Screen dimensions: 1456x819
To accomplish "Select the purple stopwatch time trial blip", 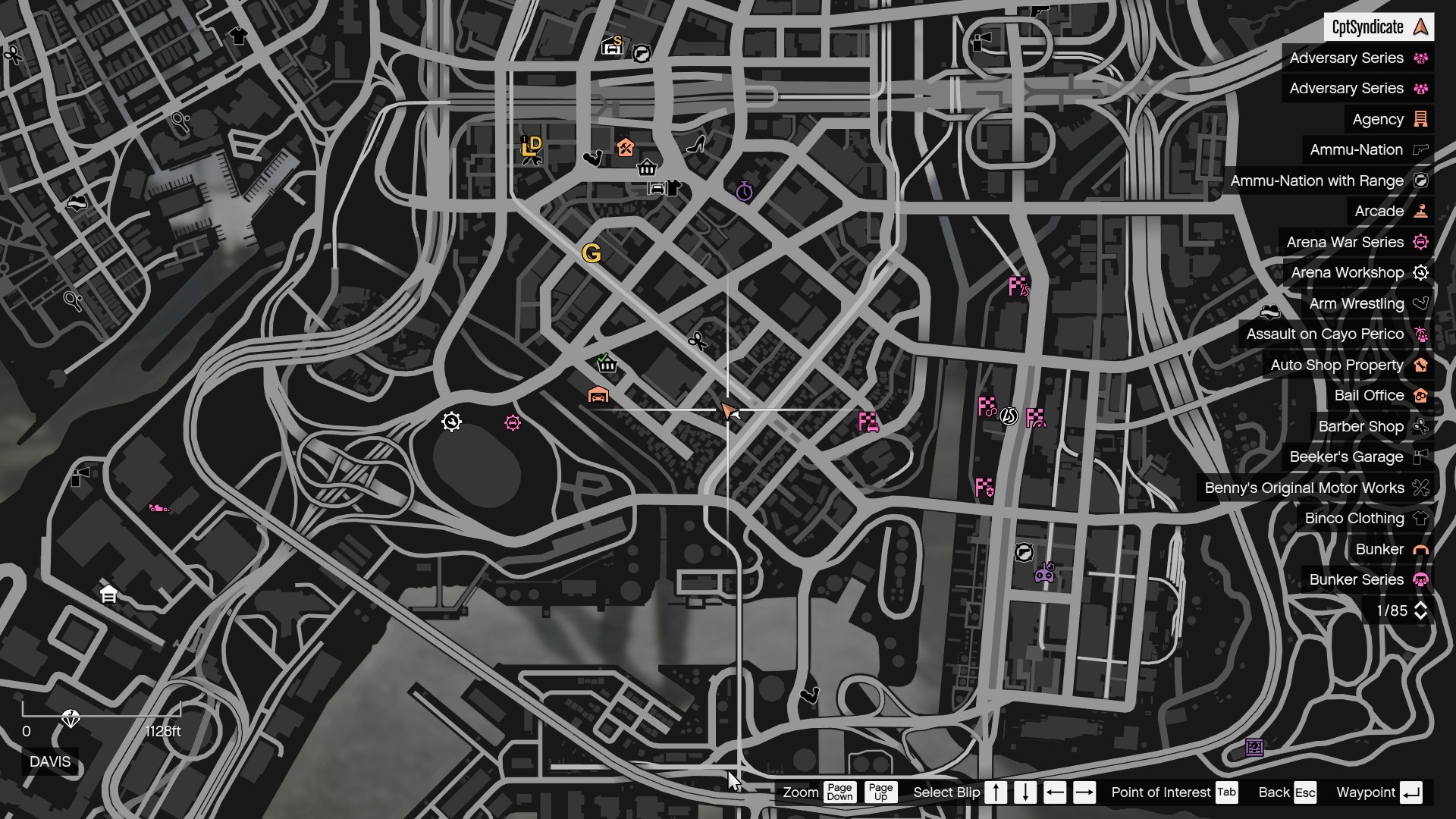I will click(745, 192).
